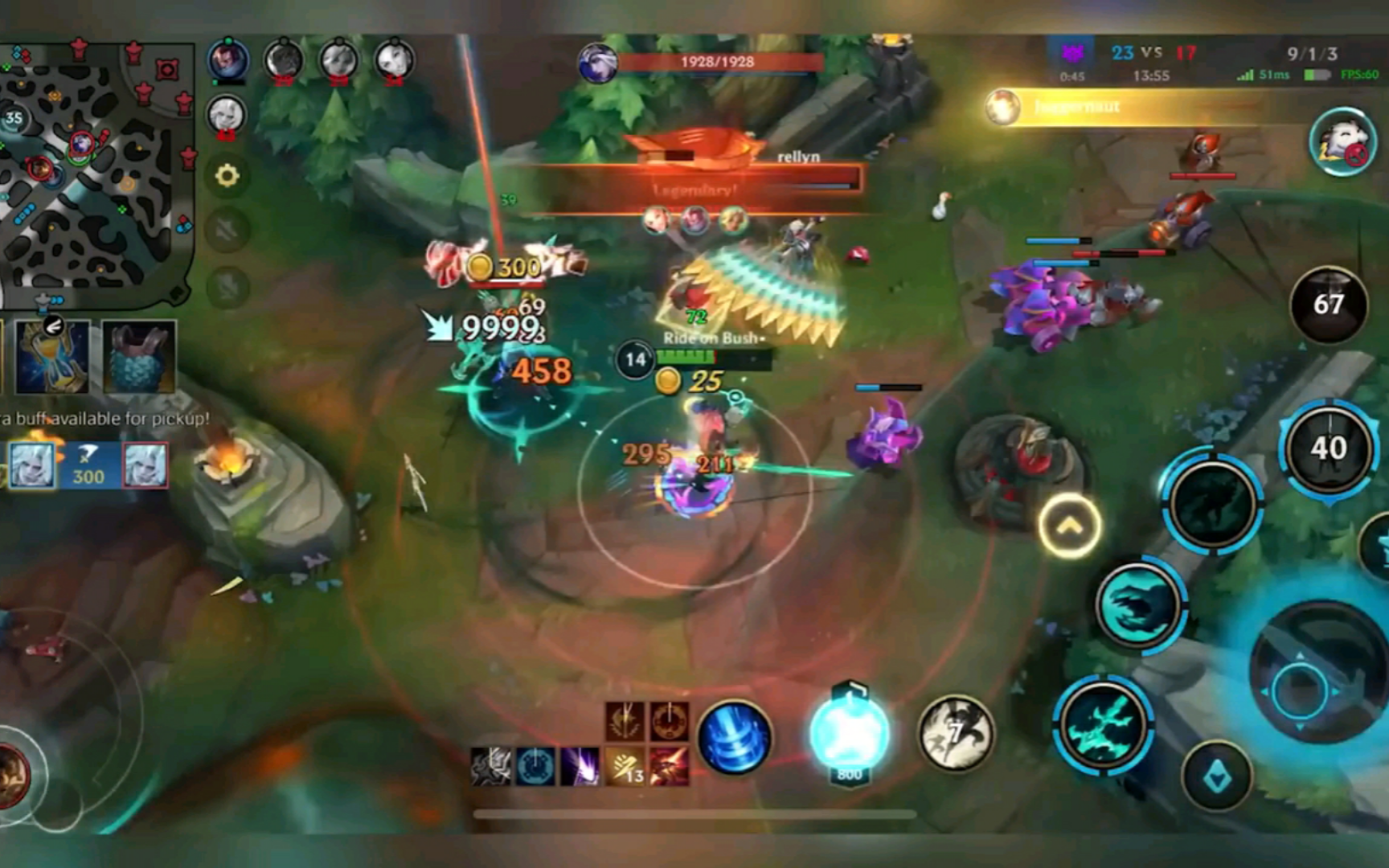Activate the teal roaring beast head ability
Viewport: 1389px width, 868px height.
coord(1139,604)
